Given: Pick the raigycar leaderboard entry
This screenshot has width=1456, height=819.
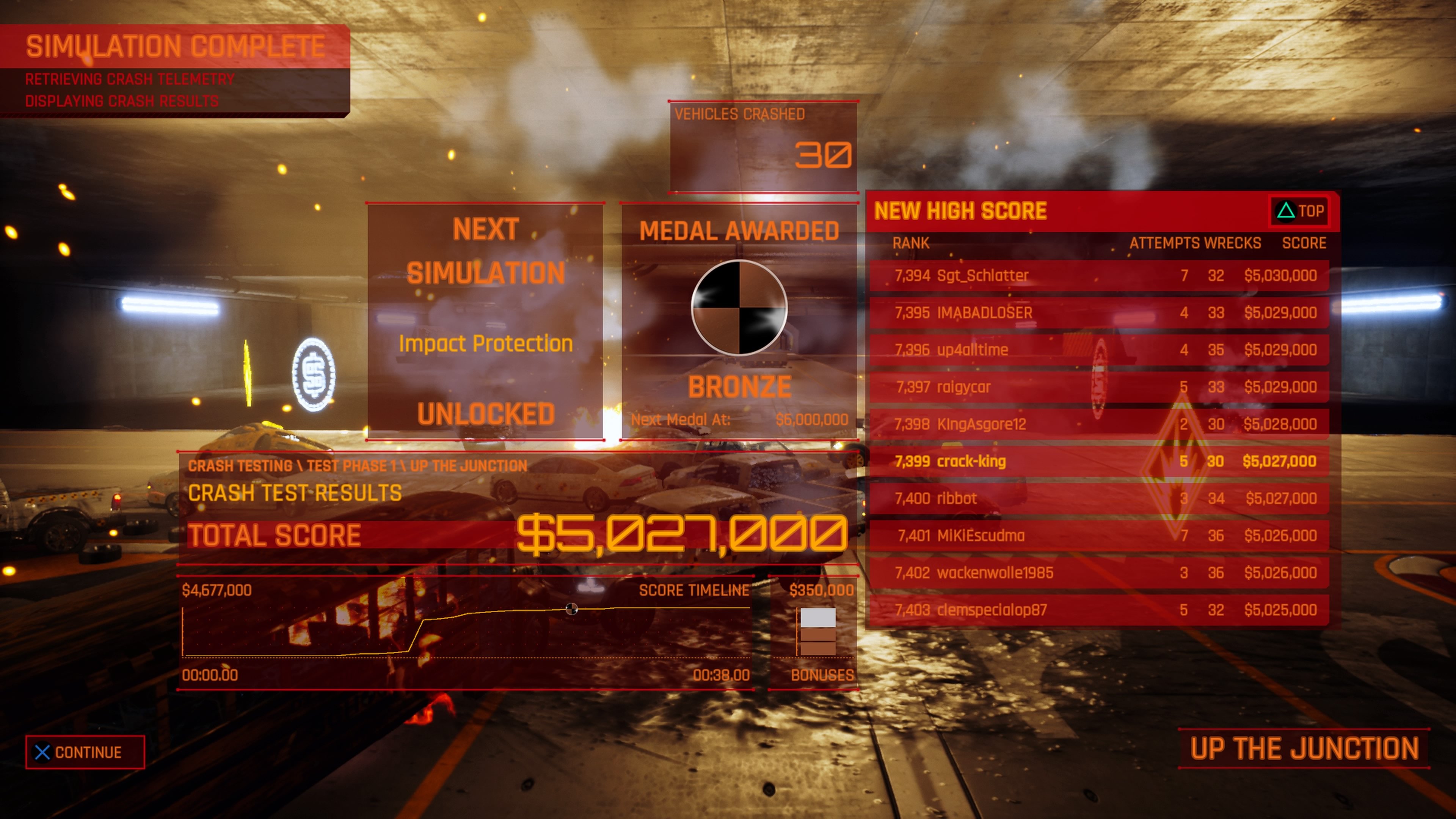Looking at the screenshot, I should [x=1099, y=387].
